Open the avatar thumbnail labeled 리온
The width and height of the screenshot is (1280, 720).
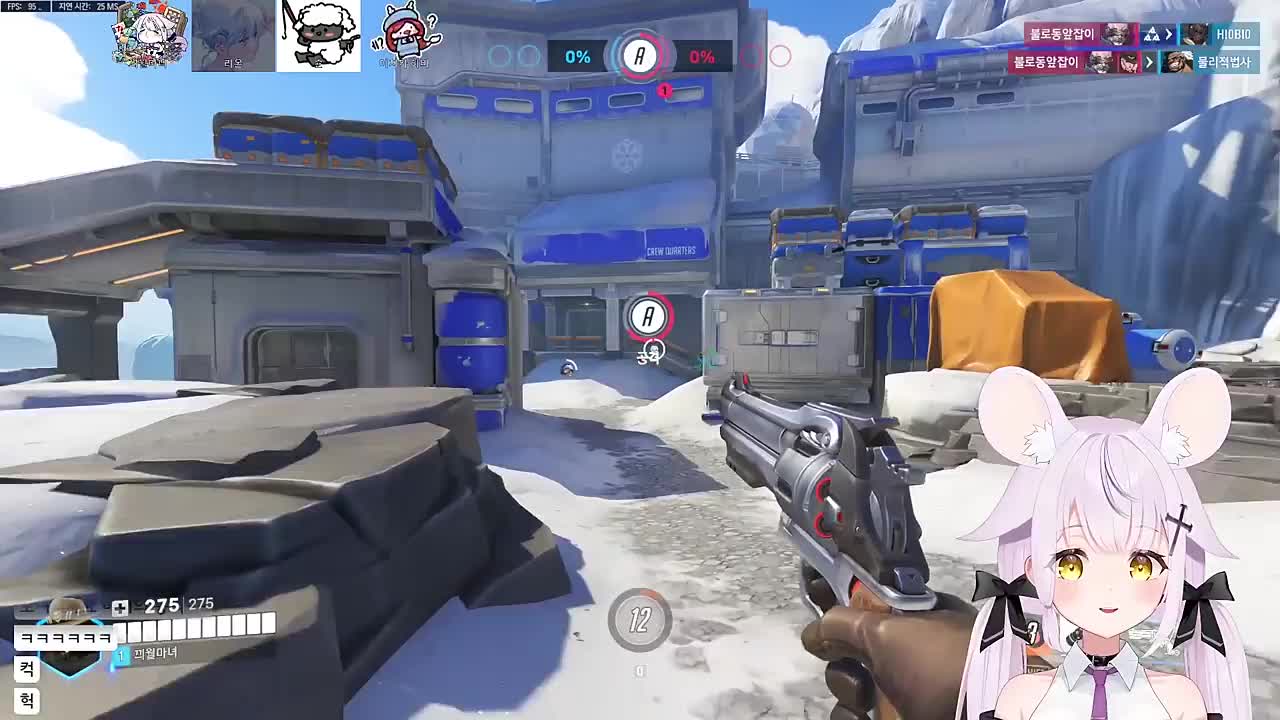pyautogui.click(x=233, y=37)
